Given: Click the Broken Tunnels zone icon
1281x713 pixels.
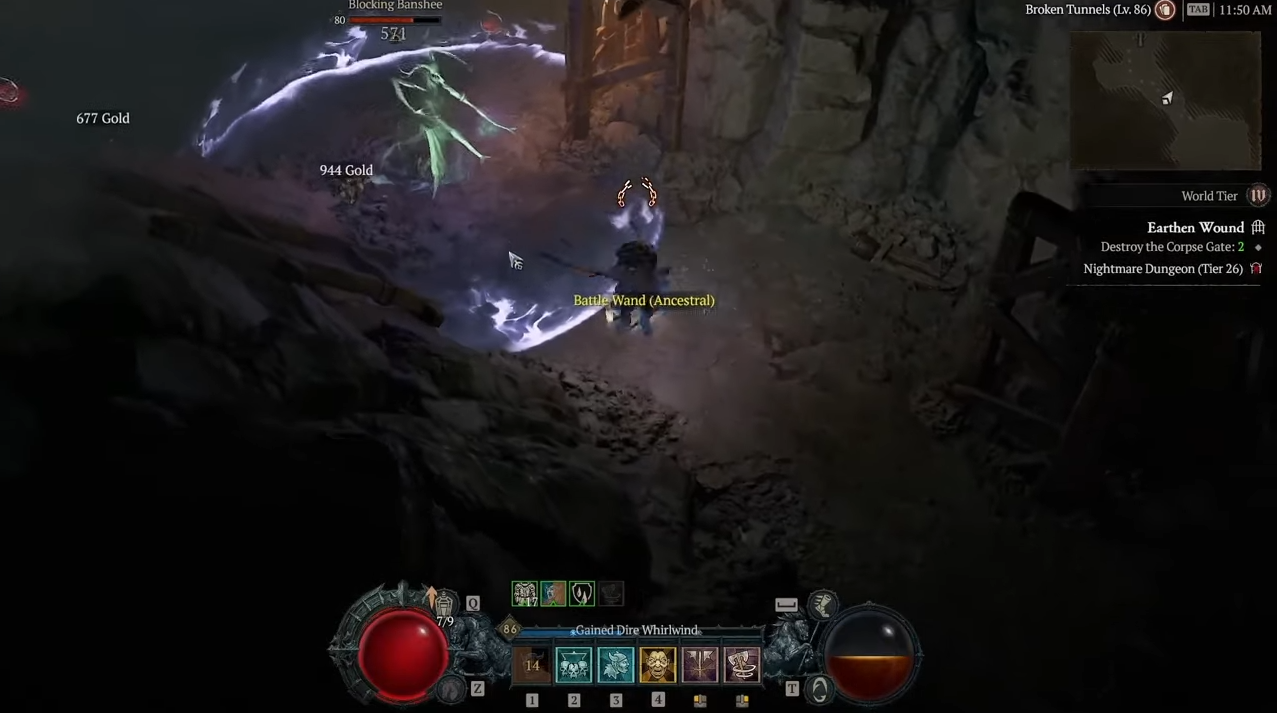Looking at the screenshot, I should pos(1165,10).
